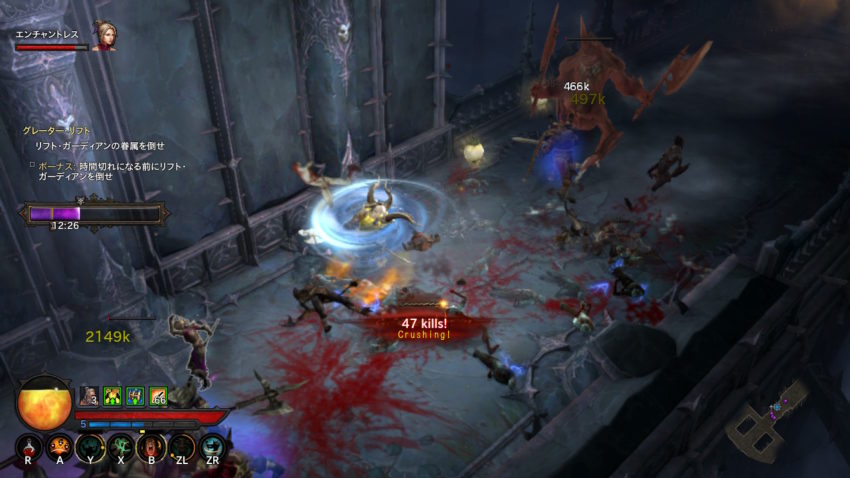Activate the orange demon face skill
Image resolution: width=850 pixels, height=478 pixels.
point(59,446)
